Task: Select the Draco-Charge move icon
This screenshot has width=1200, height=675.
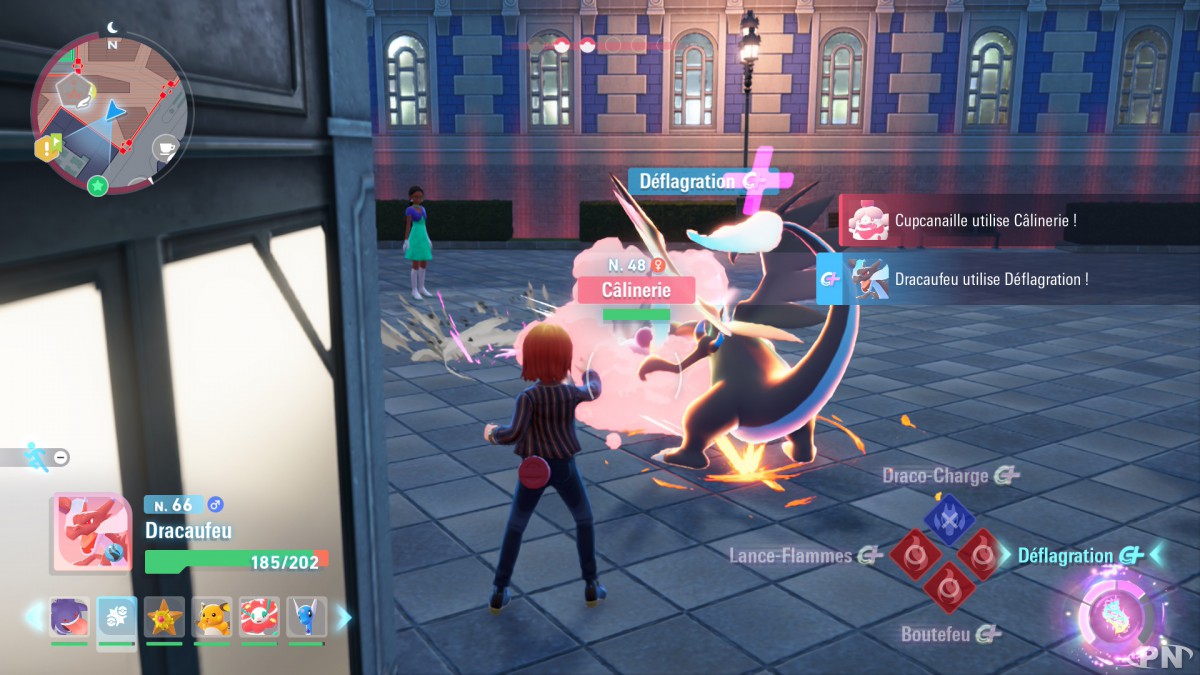Action: coord(949,518)
